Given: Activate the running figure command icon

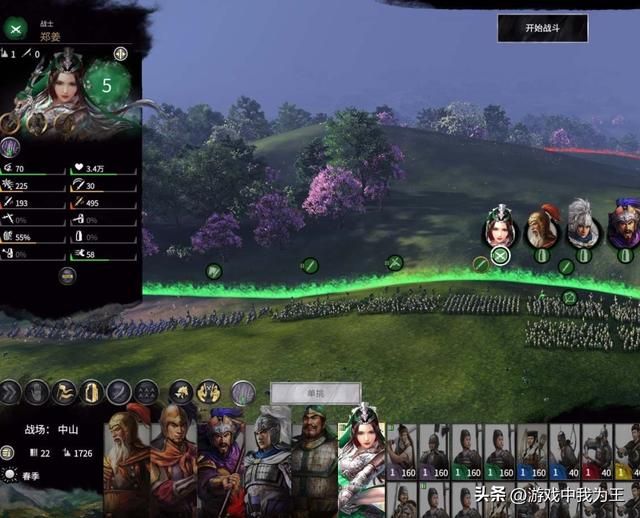Looking at the screenshot, I should click(x=64, y=392).
